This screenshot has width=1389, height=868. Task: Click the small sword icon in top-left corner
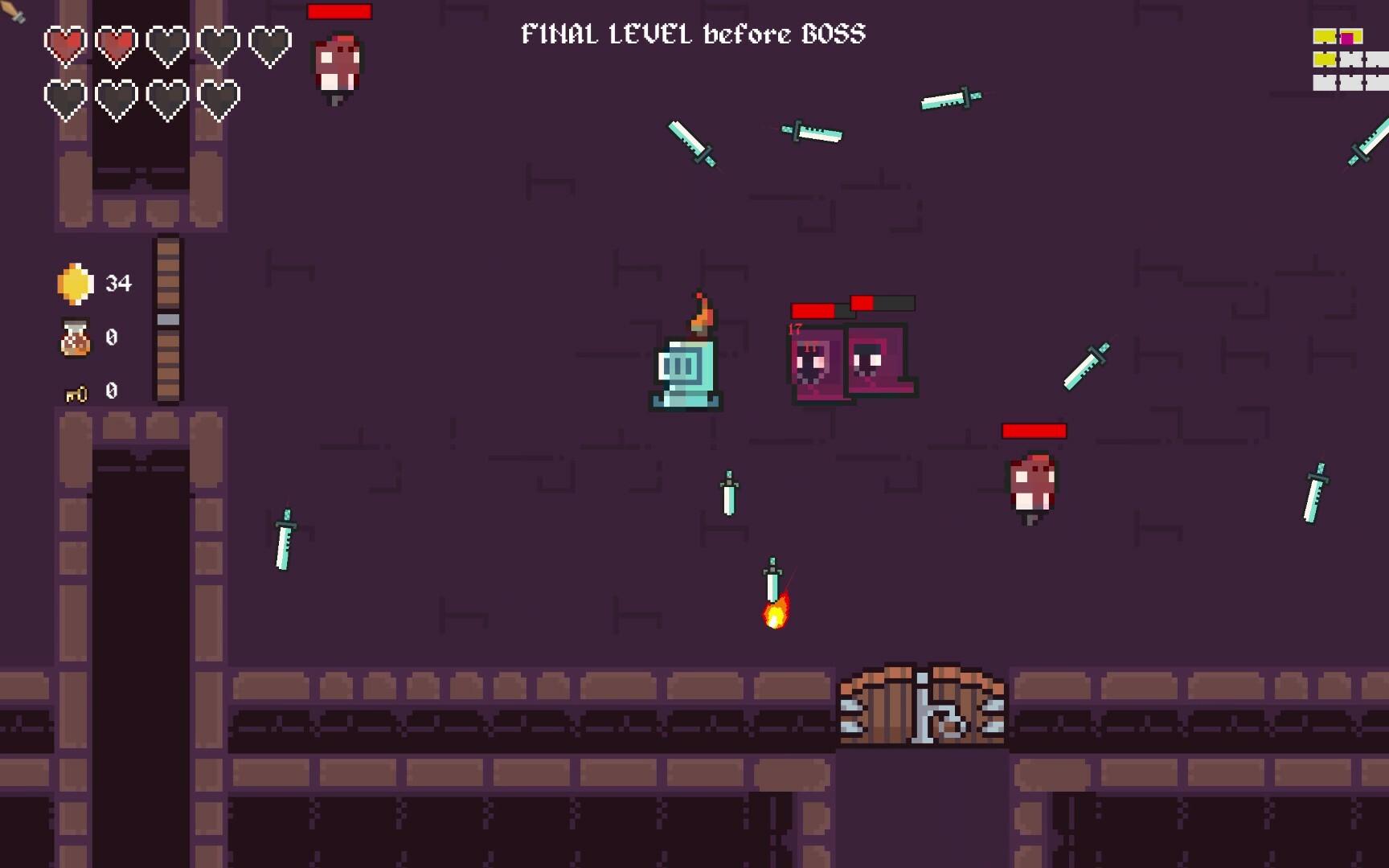coord(10,10)
